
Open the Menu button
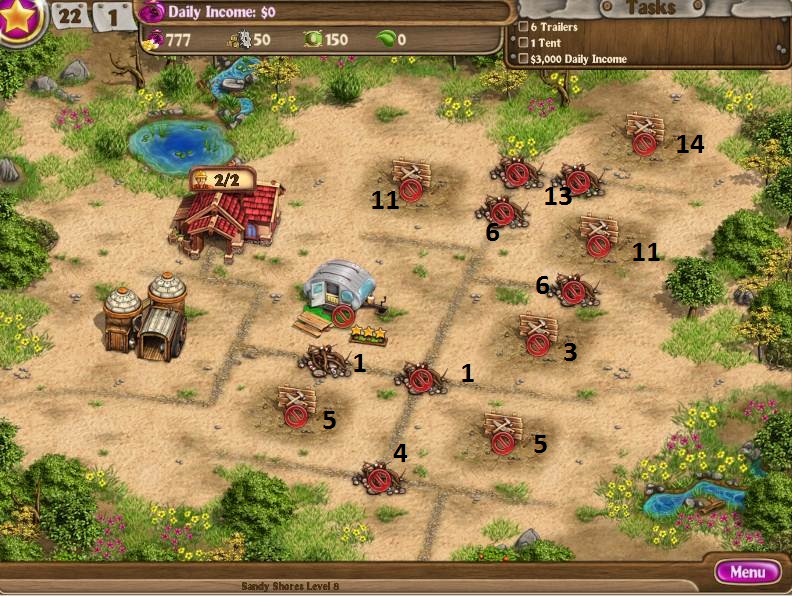748,572
